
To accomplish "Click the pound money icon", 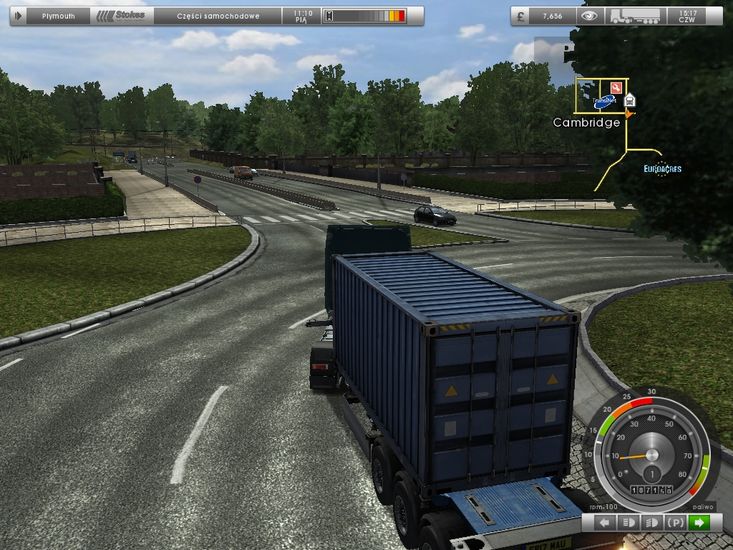I will (524, 16).
